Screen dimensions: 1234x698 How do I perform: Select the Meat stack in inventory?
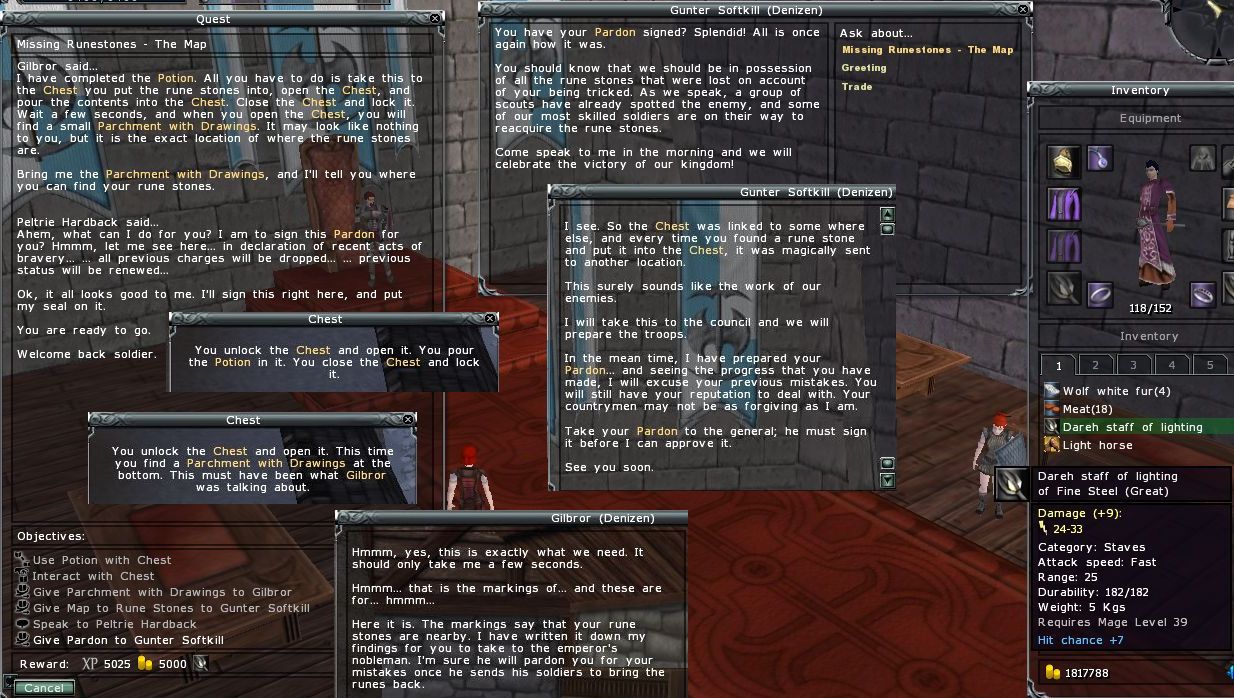[1086, 409]
